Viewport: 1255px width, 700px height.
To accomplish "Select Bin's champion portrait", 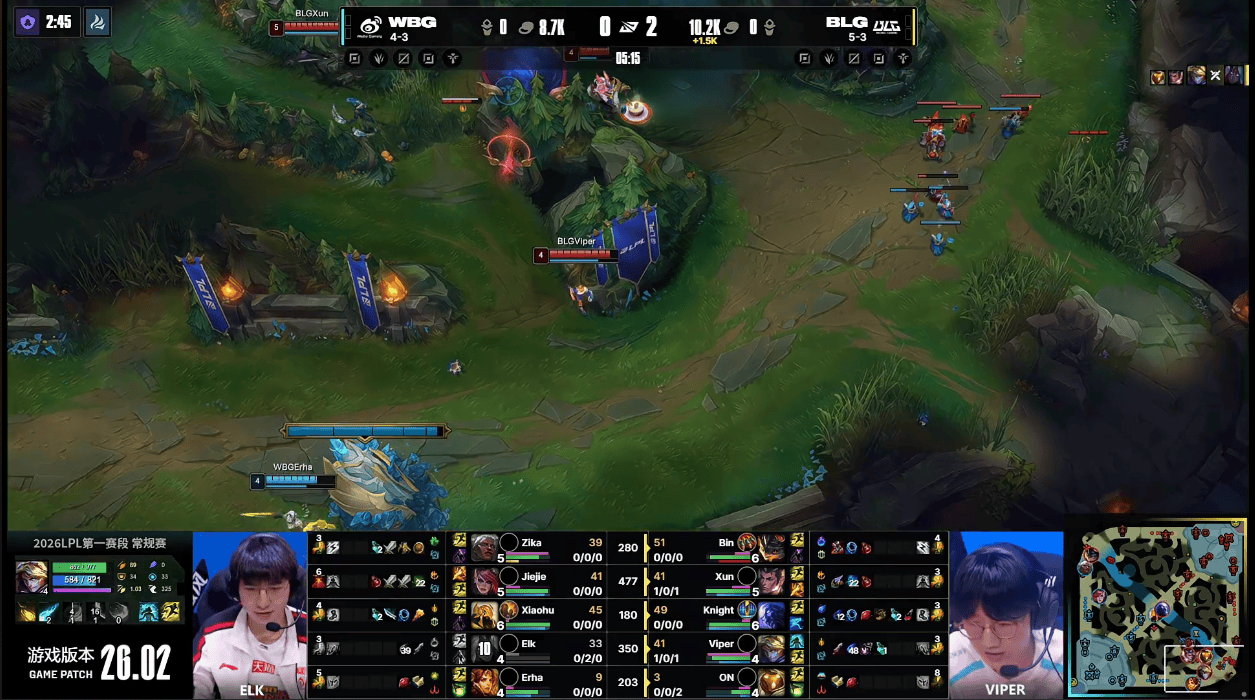I will [x=772, y=548].
